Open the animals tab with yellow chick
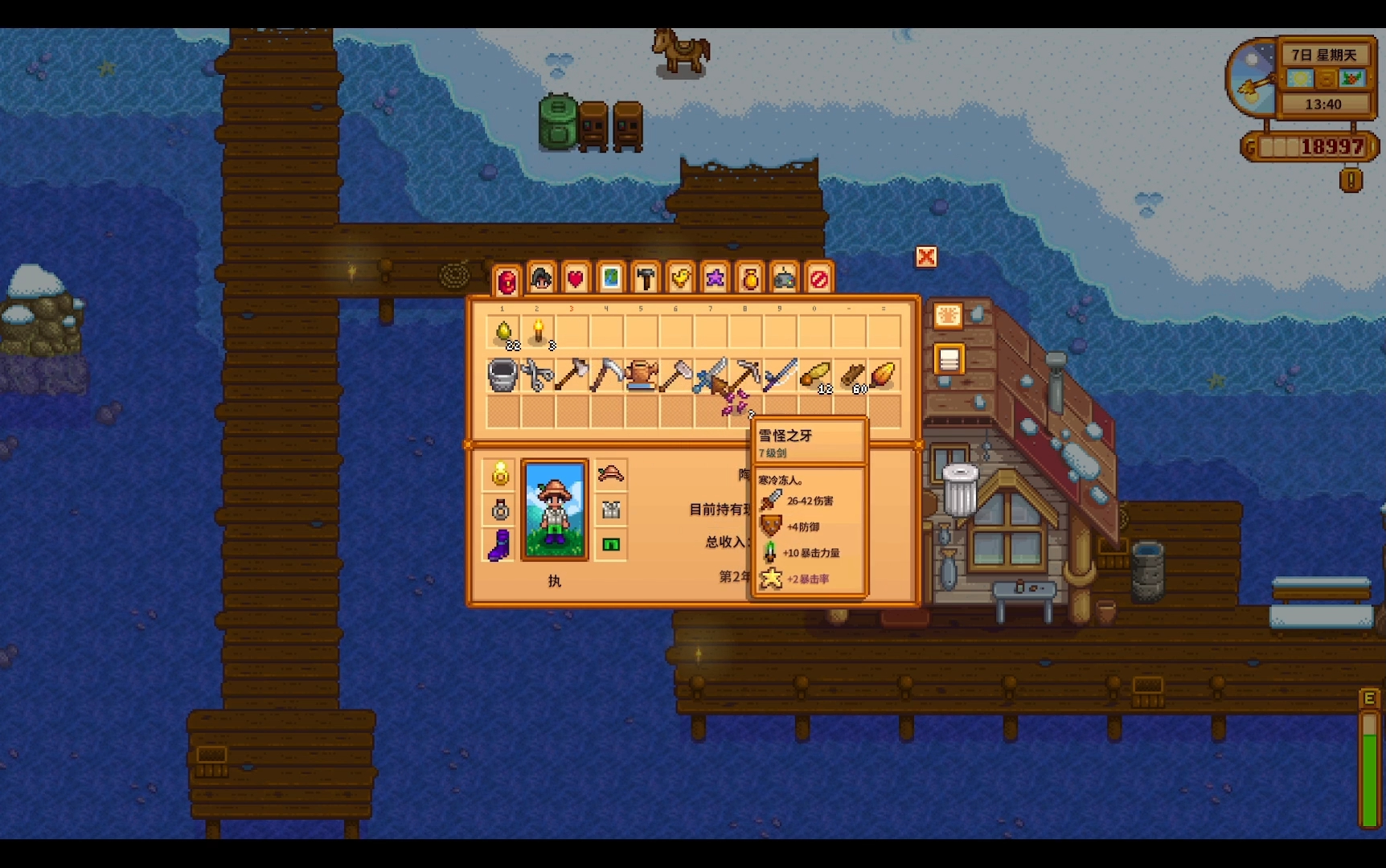 coord(680,279)
